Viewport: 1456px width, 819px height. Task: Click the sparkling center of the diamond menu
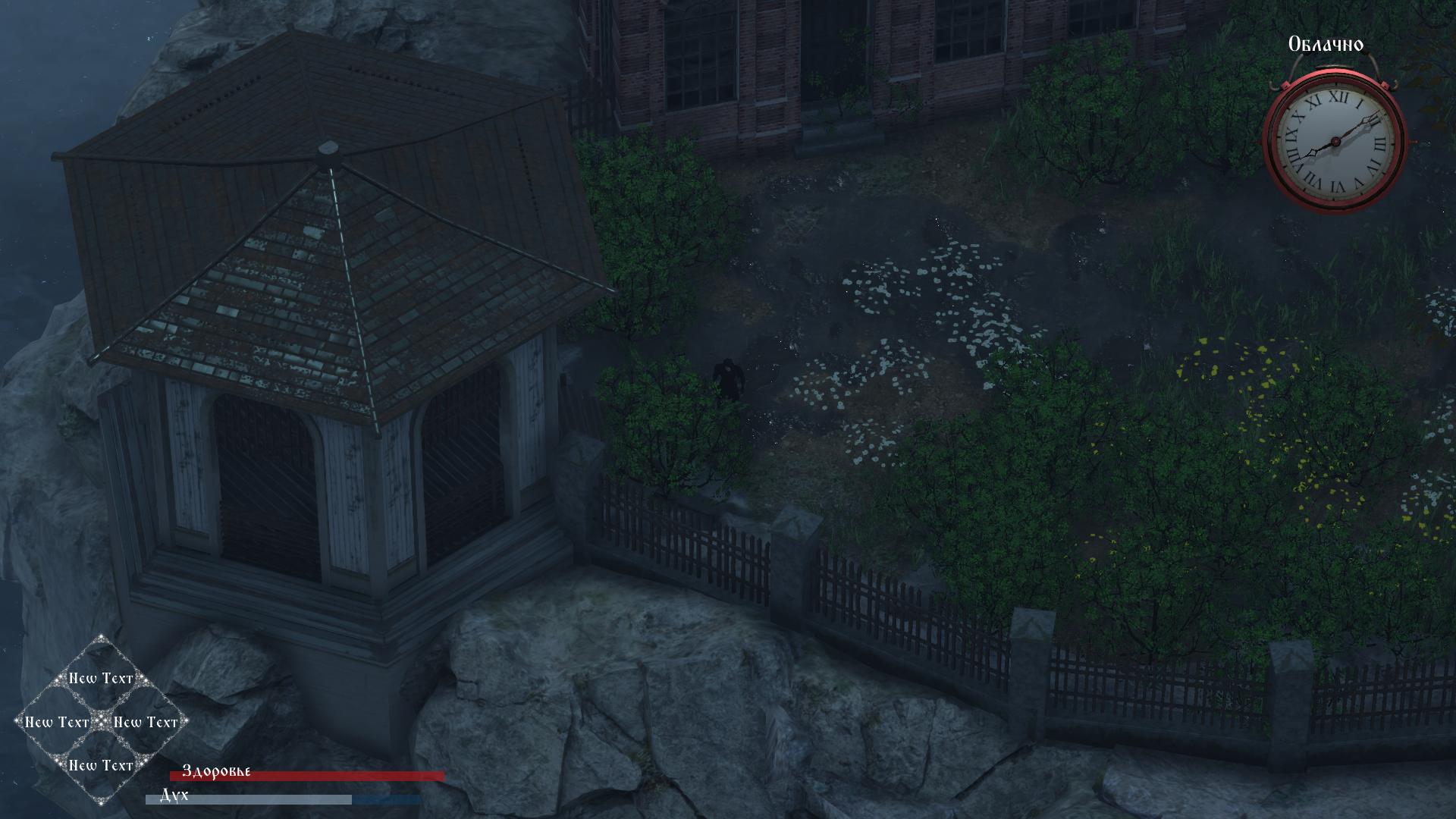(x=99, y=723)
